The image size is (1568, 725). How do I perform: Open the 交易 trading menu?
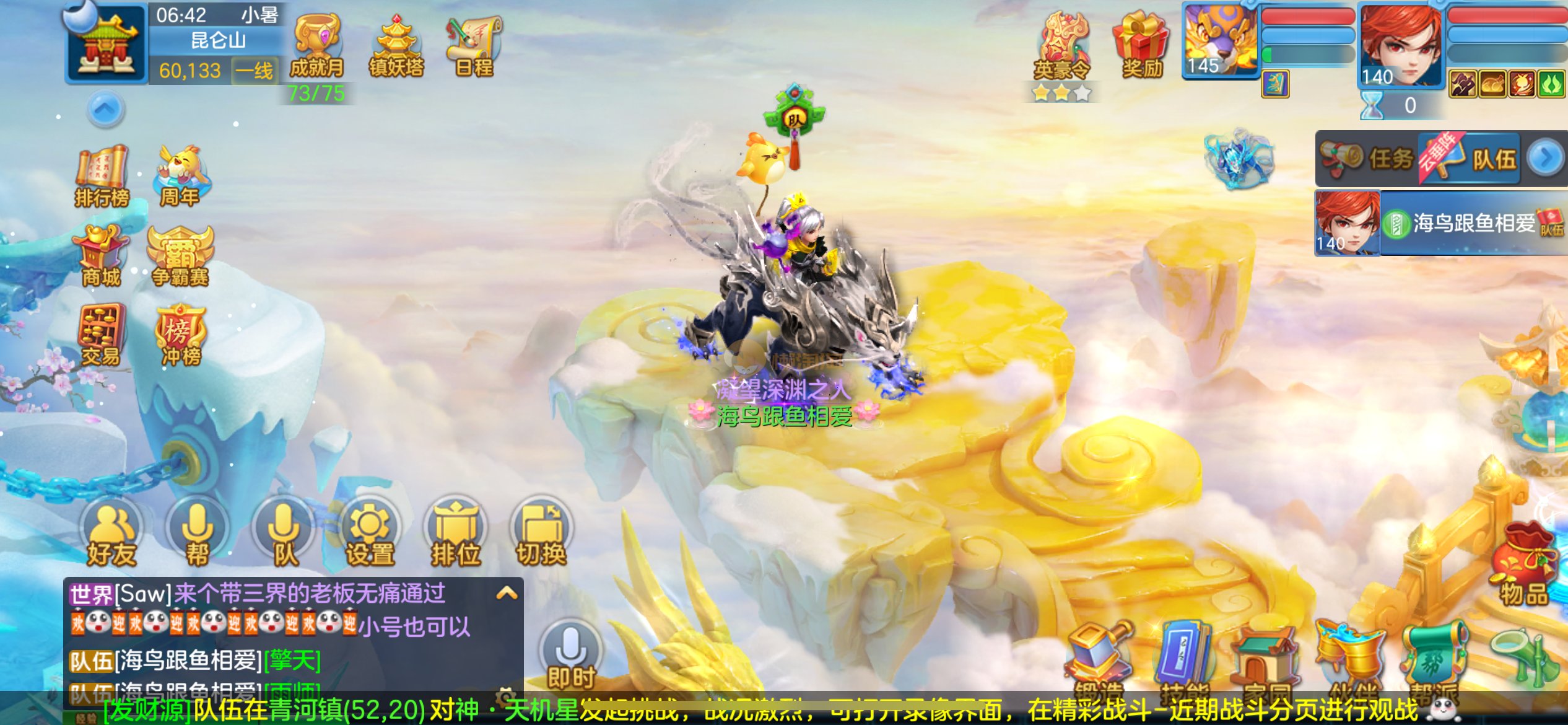[x=101, y=335]
